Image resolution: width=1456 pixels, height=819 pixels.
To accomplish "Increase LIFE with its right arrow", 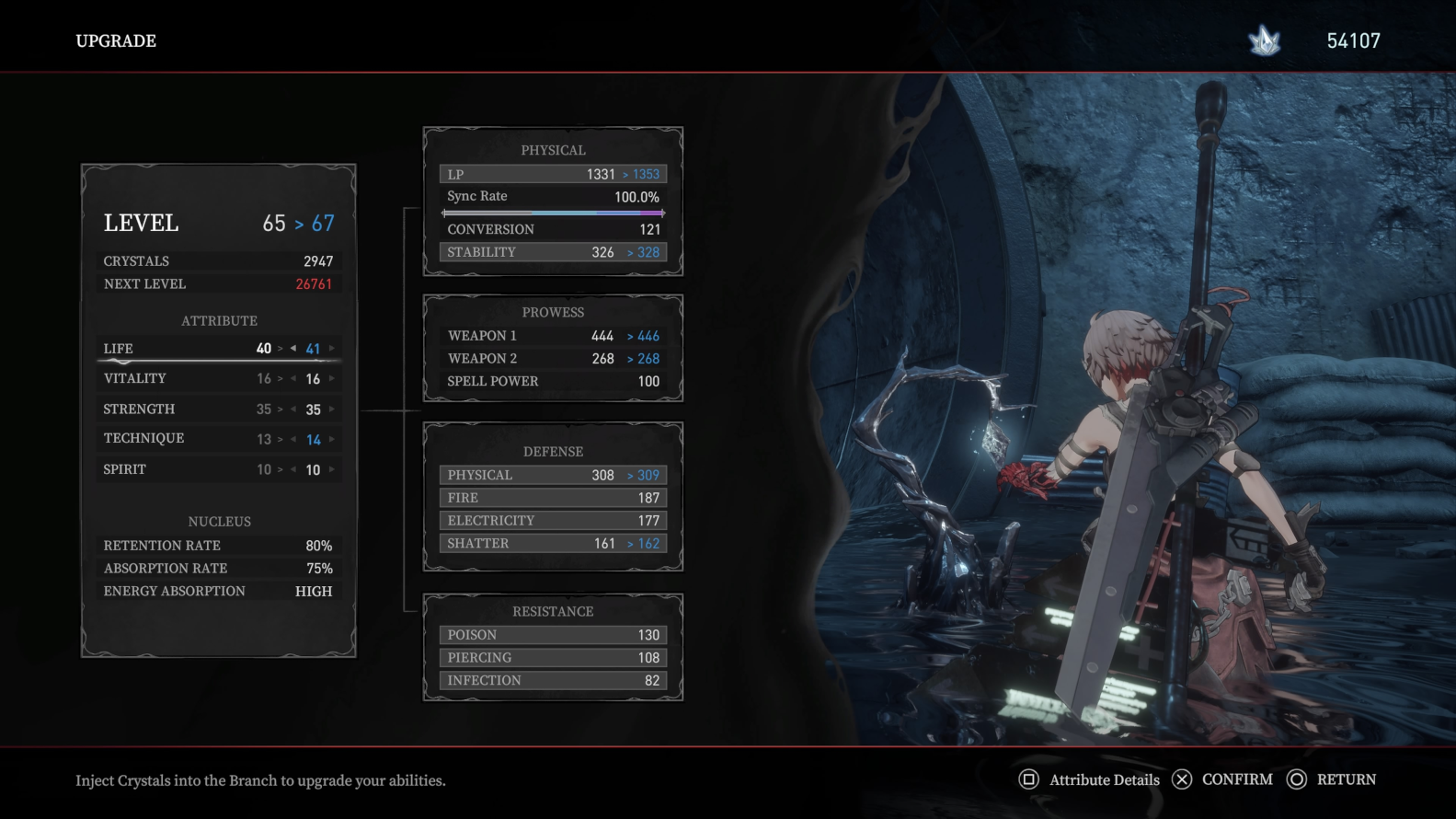I will point(332,349).
